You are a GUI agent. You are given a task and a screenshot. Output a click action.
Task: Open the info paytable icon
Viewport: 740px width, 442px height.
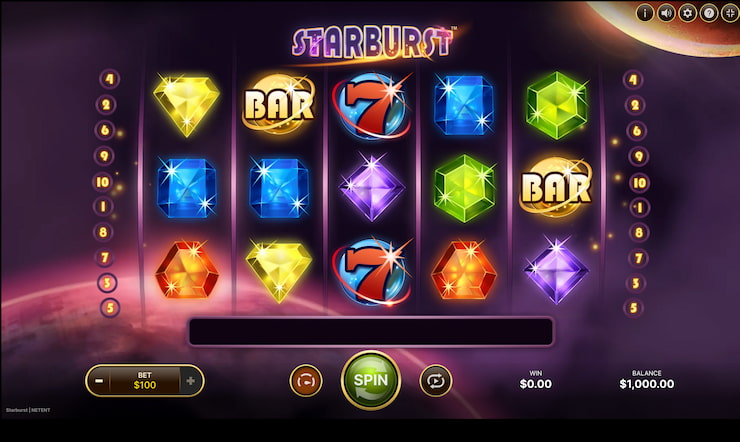pyautogui.click(x=645, y=13)
